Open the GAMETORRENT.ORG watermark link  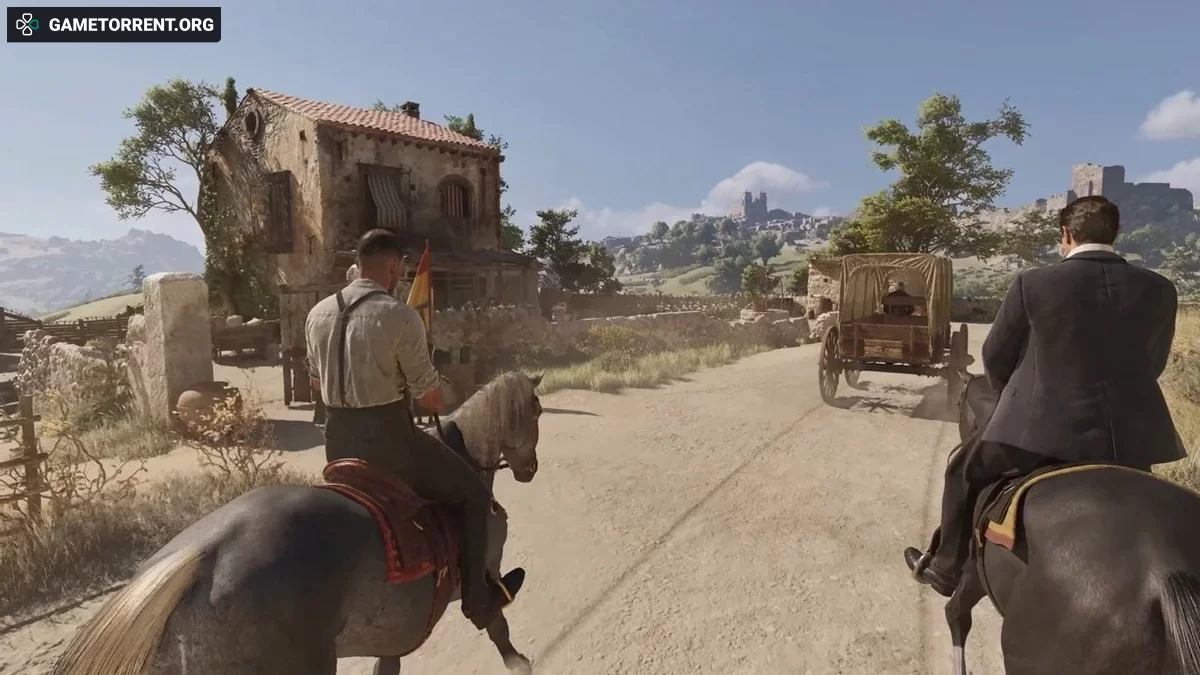coord(114,25)
